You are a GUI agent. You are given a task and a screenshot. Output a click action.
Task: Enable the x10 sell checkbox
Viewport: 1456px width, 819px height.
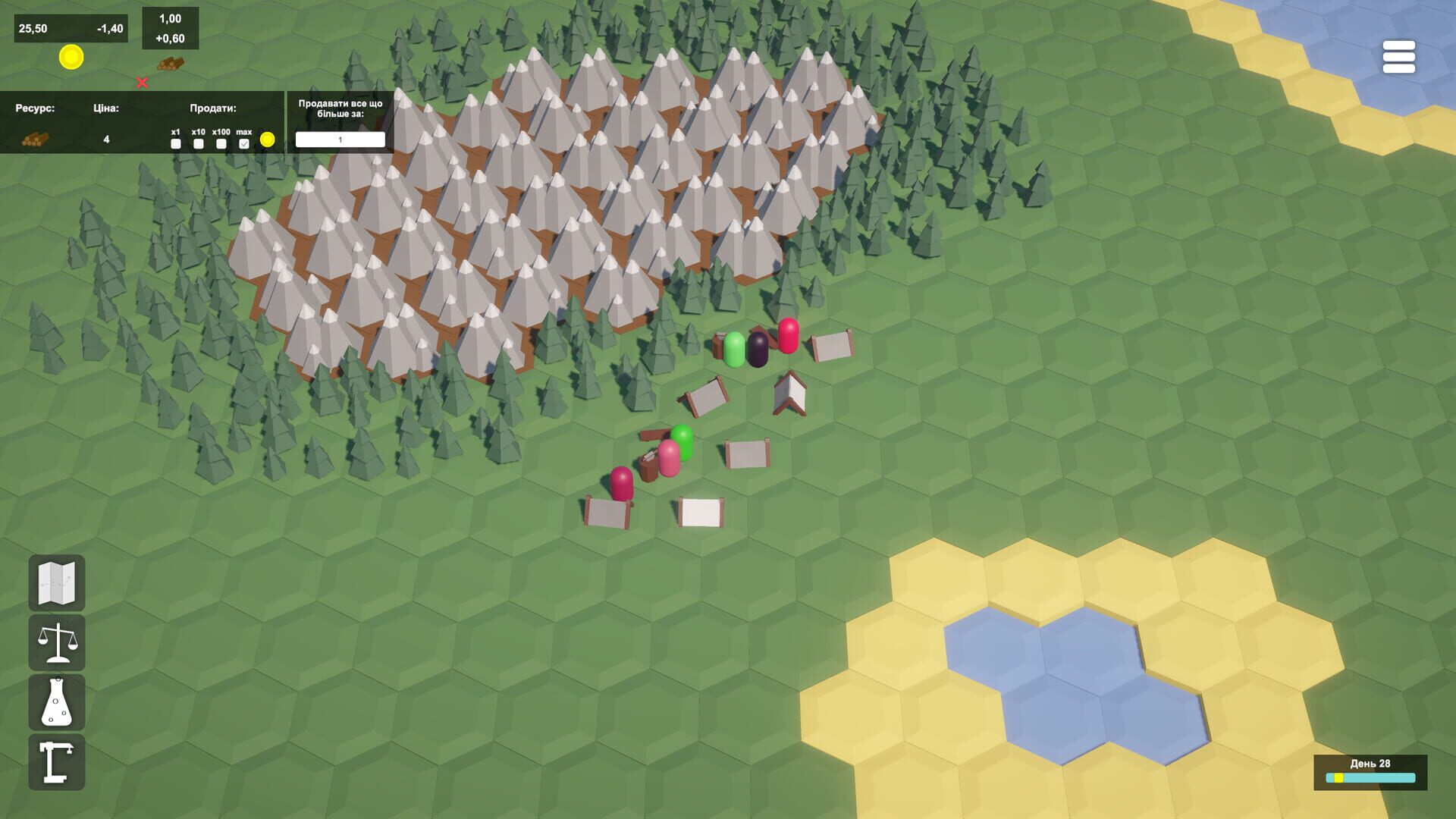pyautogui.click(x=198, y=144)
